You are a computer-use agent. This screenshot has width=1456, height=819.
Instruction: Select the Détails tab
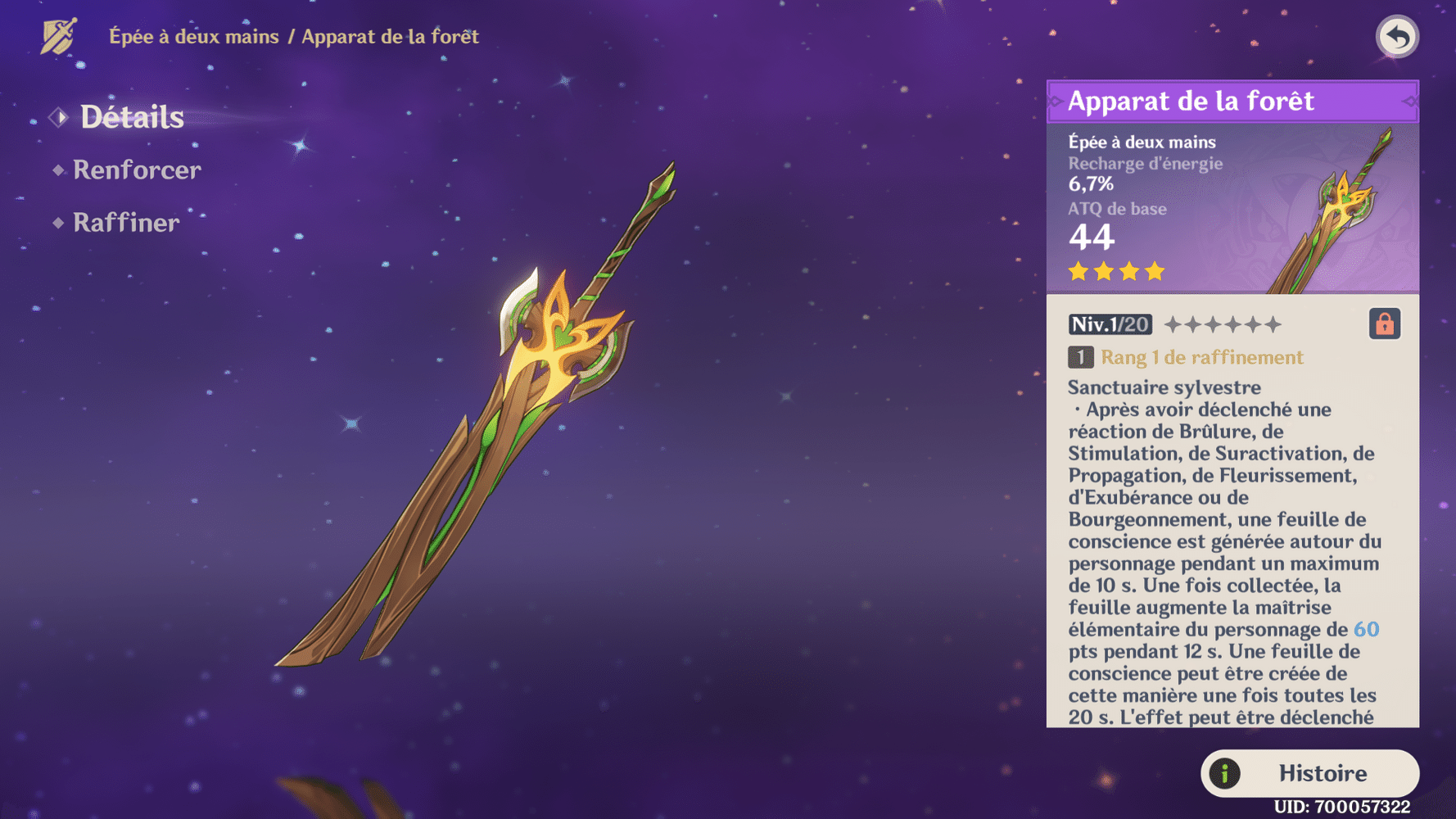[x=132, y=117]
